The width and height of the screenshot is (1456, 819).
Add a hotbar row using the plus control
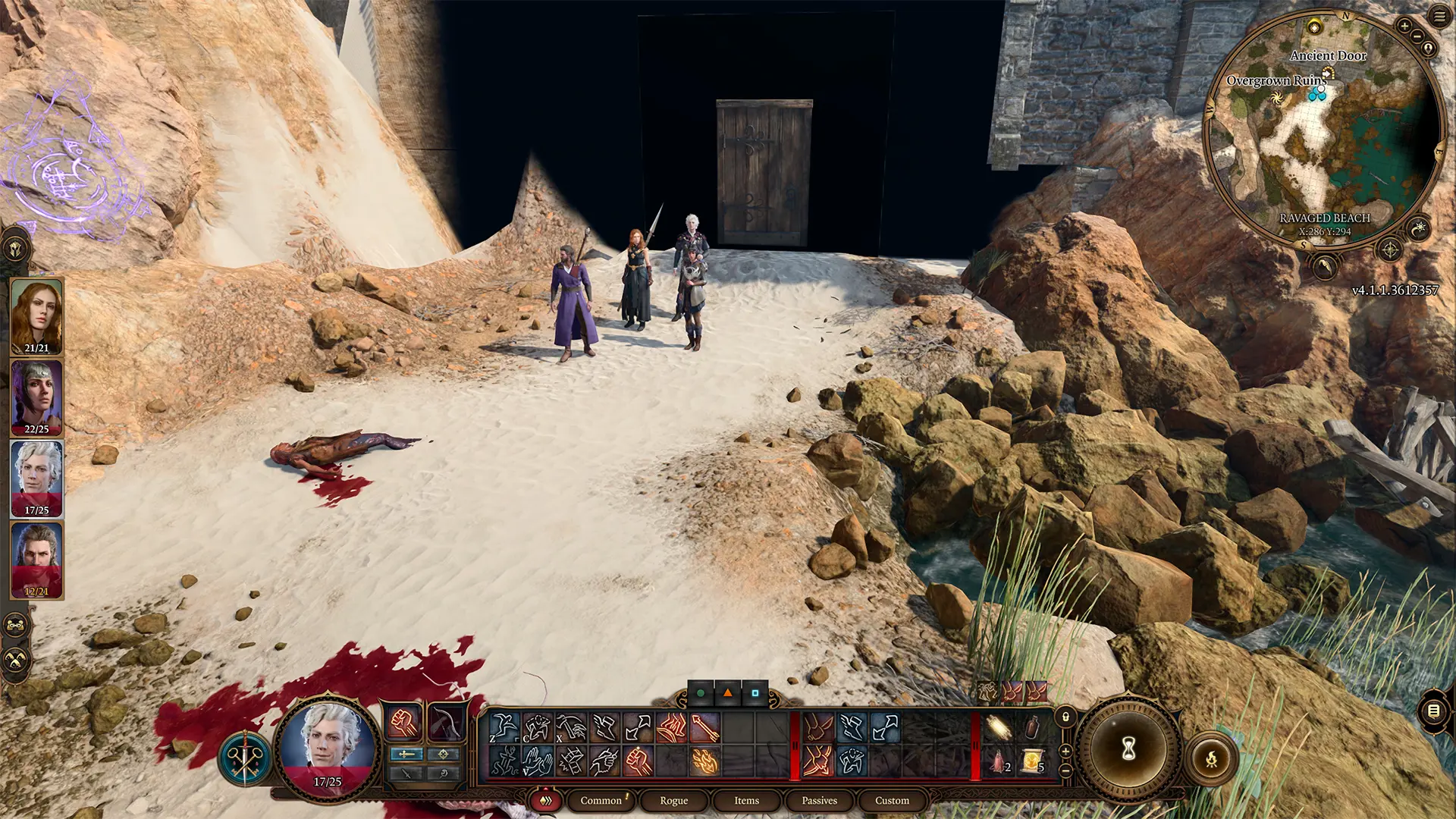(x=1066, y=750)
